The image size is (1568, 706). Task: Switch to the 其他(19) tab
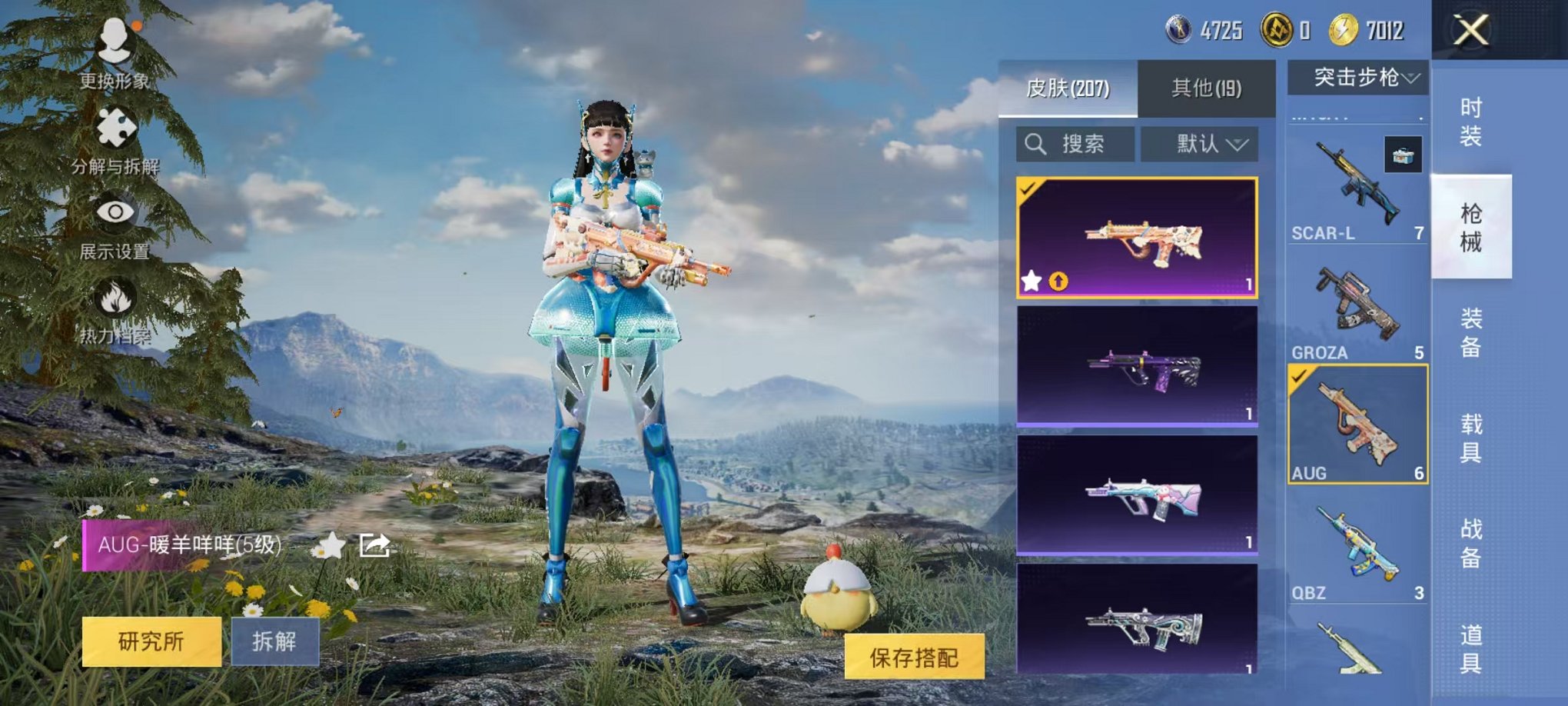tap(1207, 87)
